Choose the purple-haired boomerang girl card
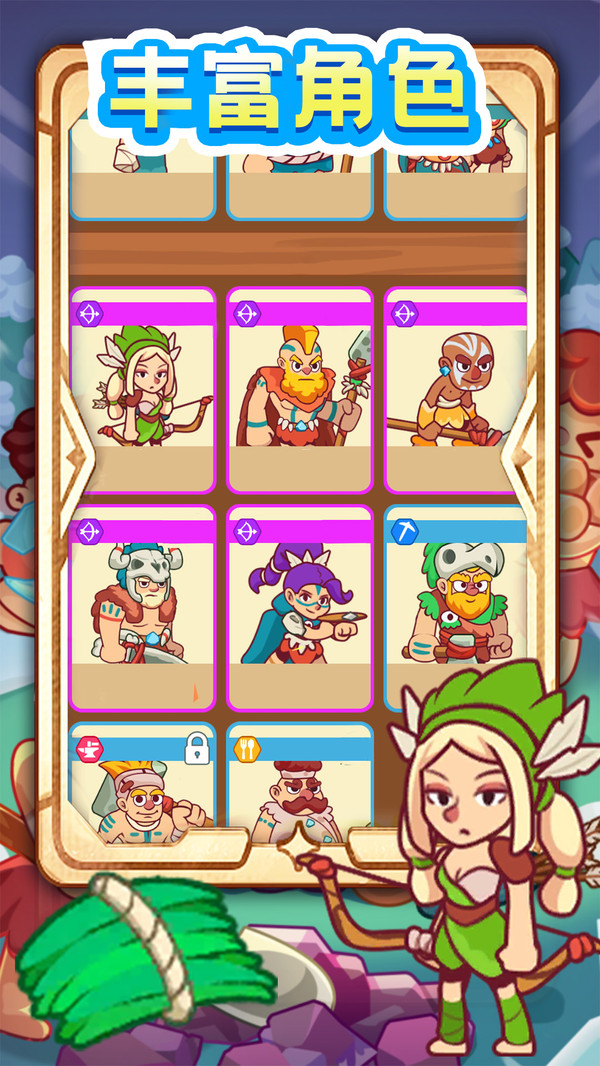Image resolution: width=600 pixels, height=1066 pixels. tap(300, 608)
